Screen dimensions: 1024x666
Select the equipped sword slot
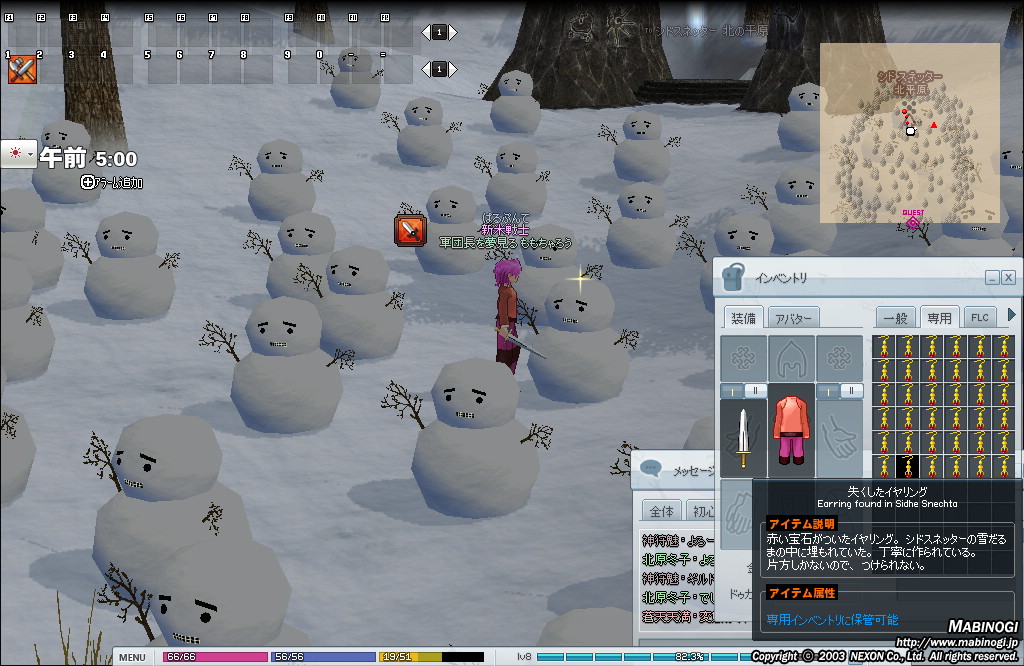click(x=743, y=437)
